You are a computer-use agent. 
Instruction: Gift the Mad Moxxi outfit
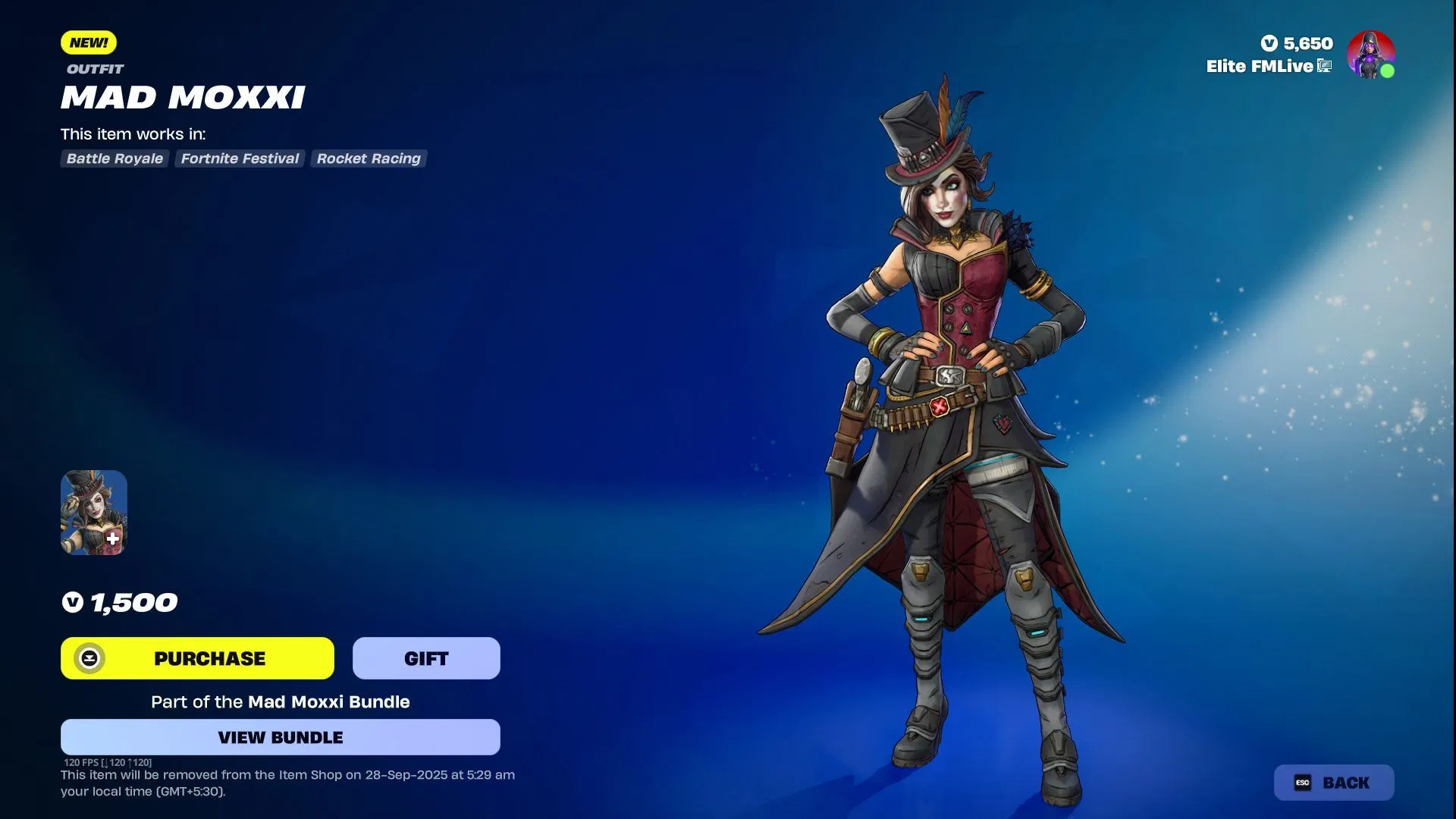click(426, 658)
